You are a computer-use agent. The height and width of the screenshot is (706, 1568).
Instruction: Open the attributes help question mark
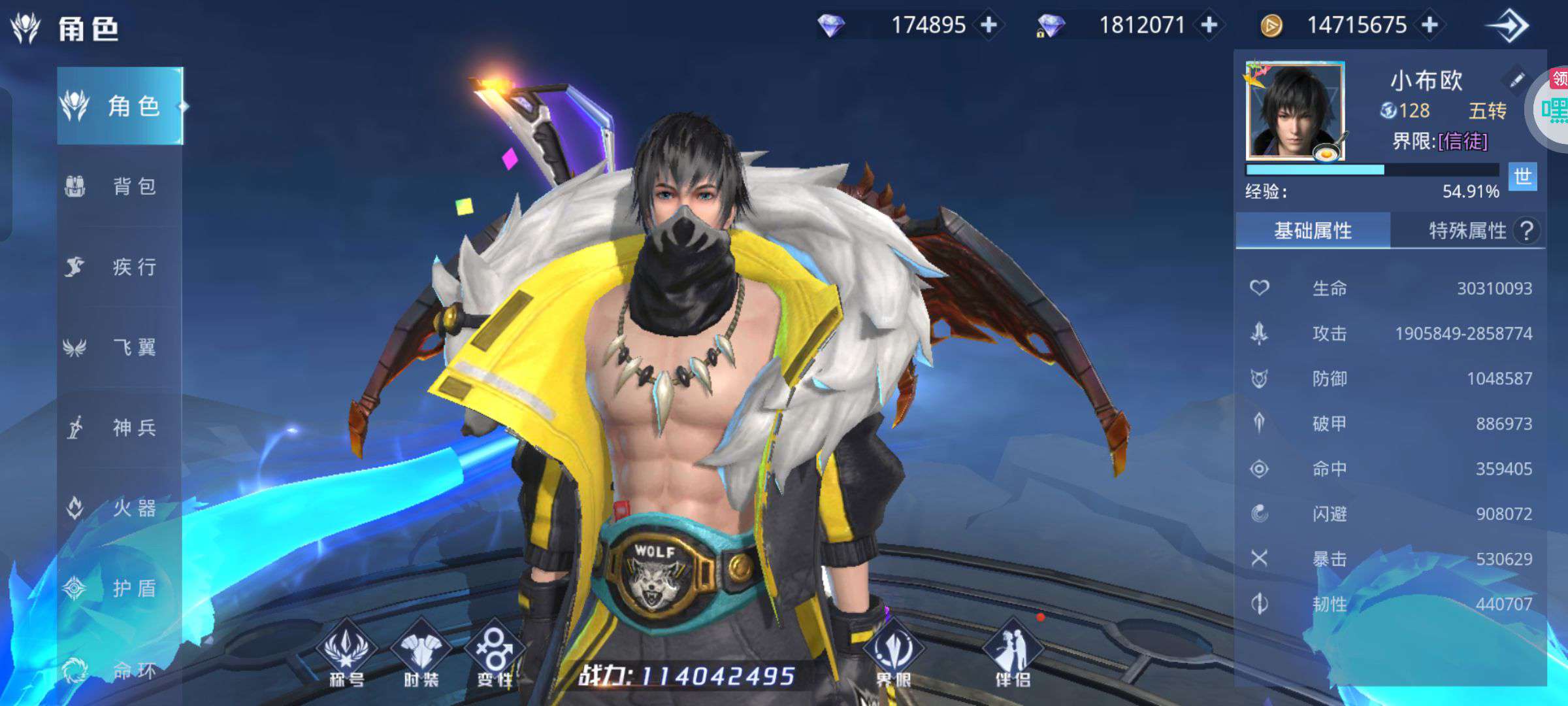1527,231
